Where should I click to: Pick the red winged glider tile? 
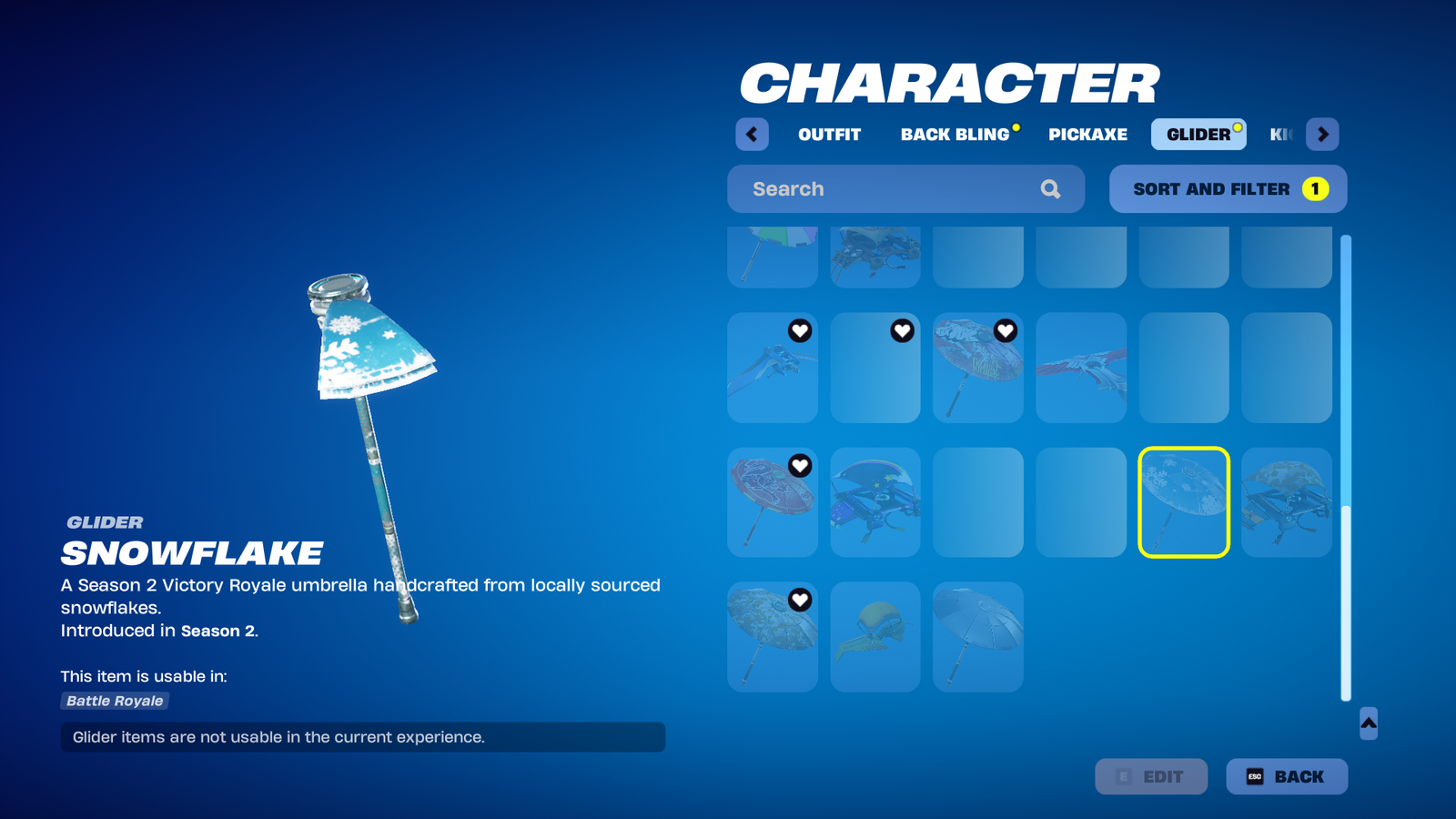coord(1081,368)
